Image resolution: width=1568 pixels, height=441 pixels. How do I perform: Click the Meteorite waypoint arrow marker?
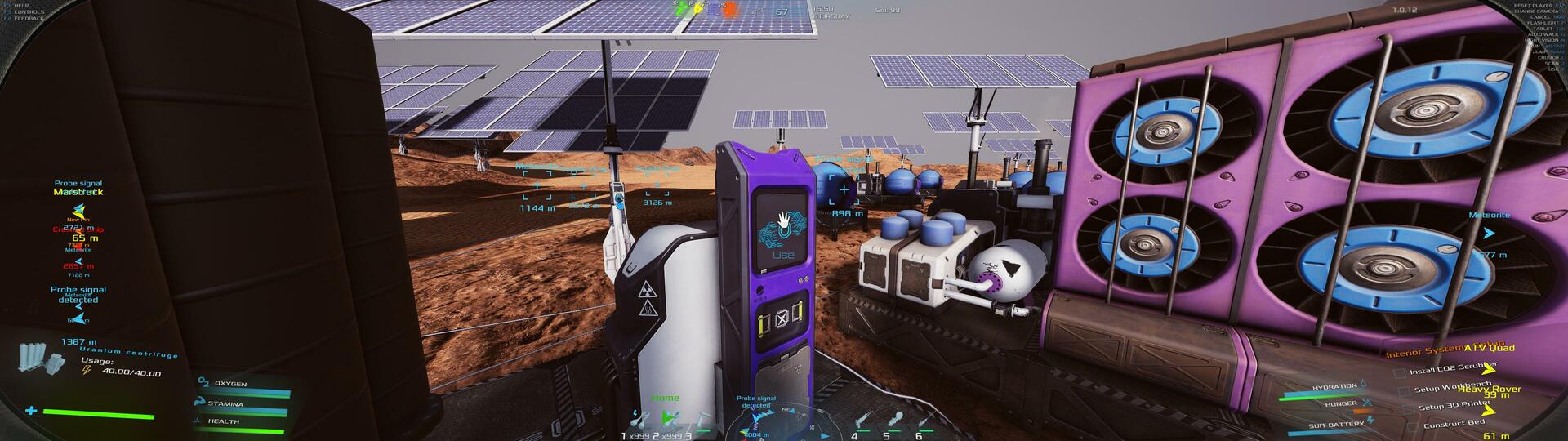coord(1489,234)
